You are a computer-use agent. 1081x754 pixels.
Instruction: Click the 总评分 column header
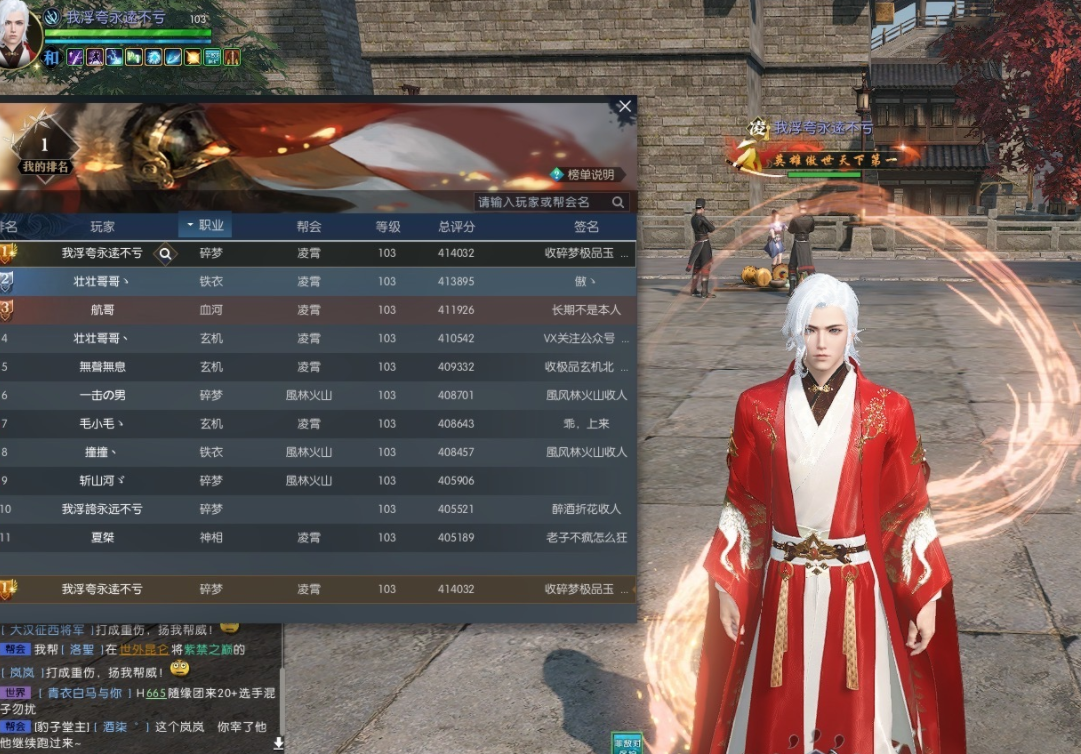(x=456, y=227)
